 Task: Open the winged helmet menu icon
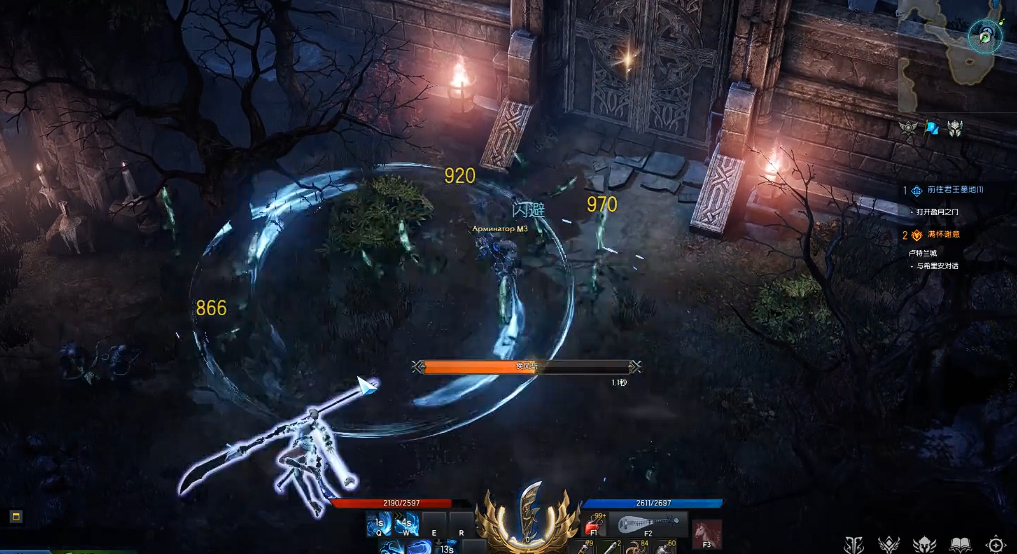pos(924,544)
